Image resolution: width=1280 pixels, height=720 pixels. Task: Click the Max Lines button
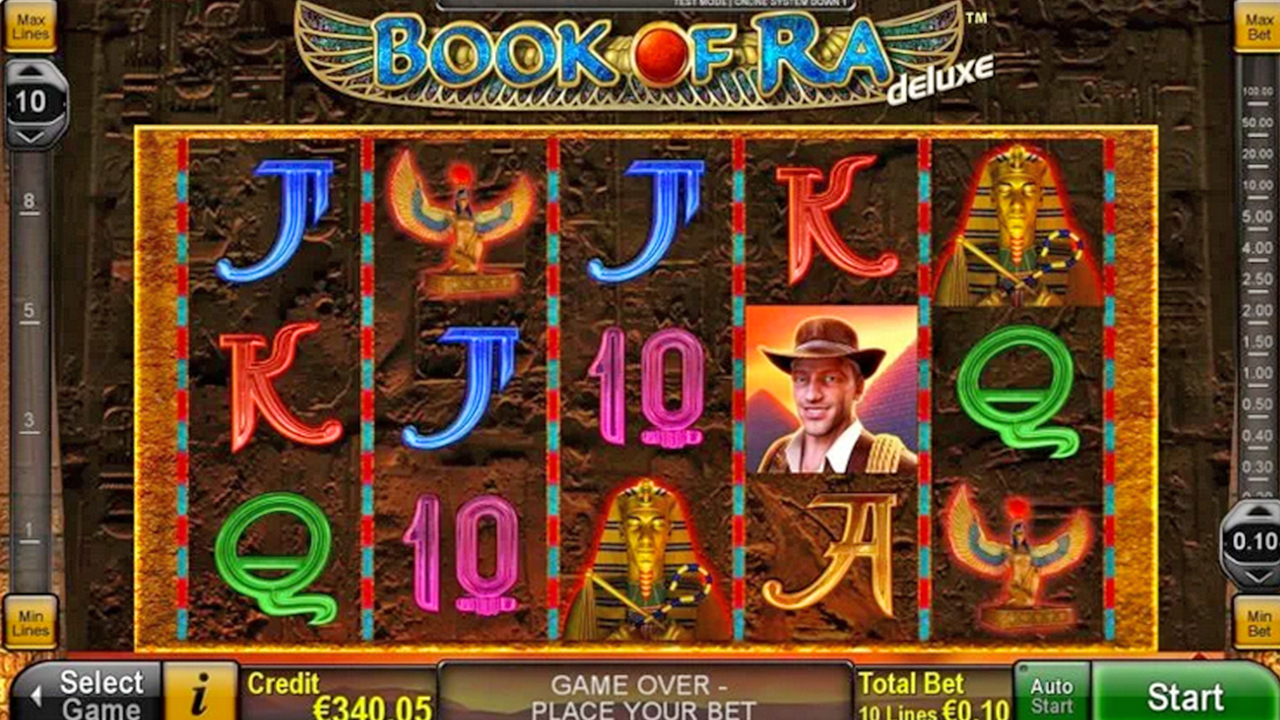tap(31, 25)
